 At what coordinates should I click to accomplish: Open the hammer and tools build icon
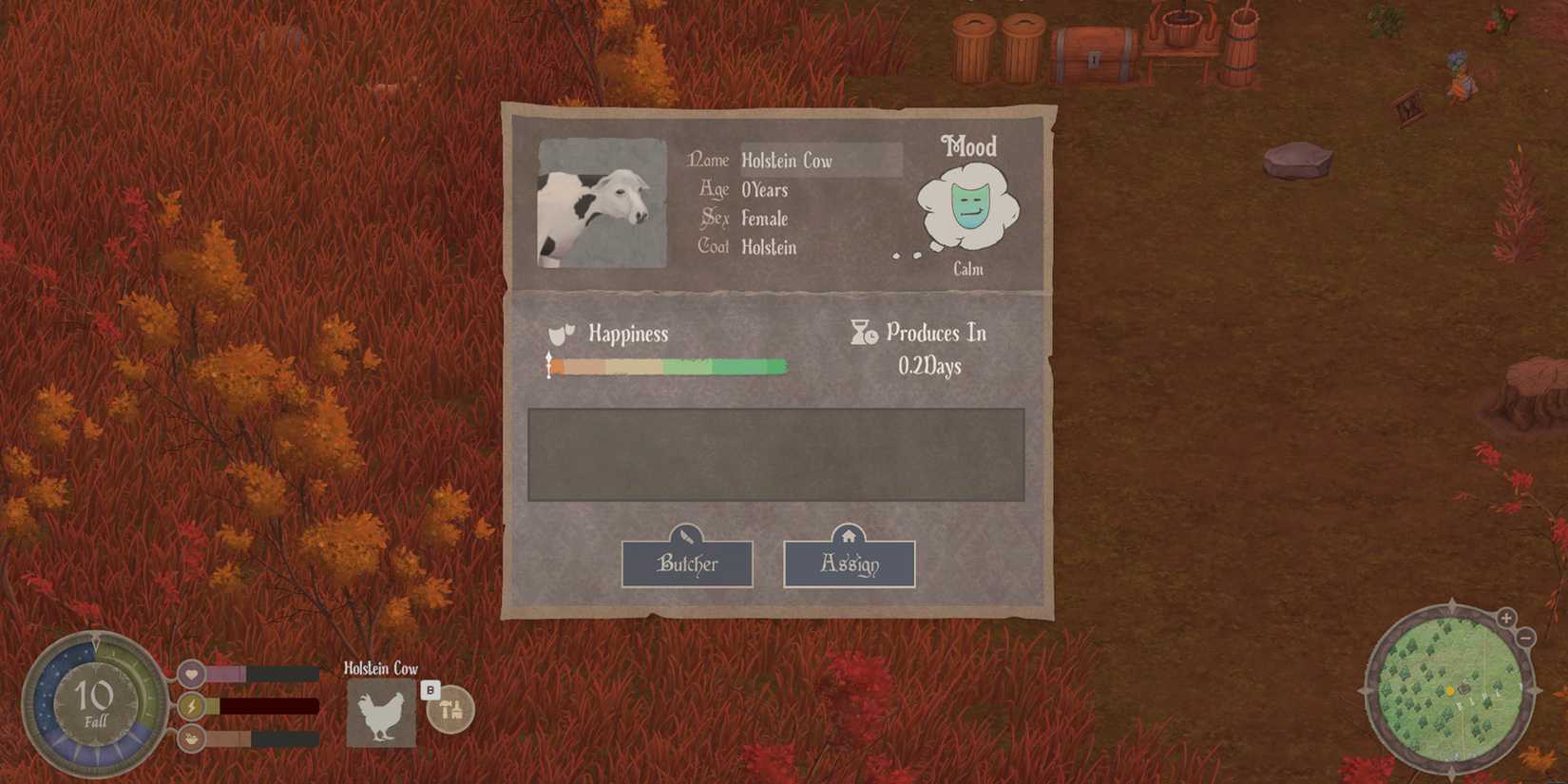pos(449,707)
